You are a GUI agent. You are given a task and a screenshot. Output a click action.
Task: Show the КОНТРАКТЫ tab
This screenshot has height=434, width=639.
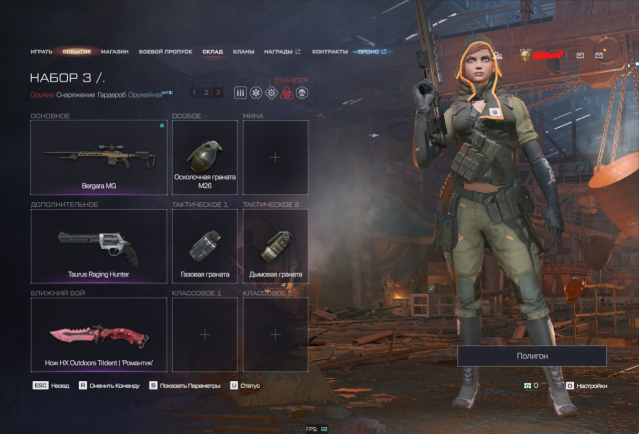point(330,50)
